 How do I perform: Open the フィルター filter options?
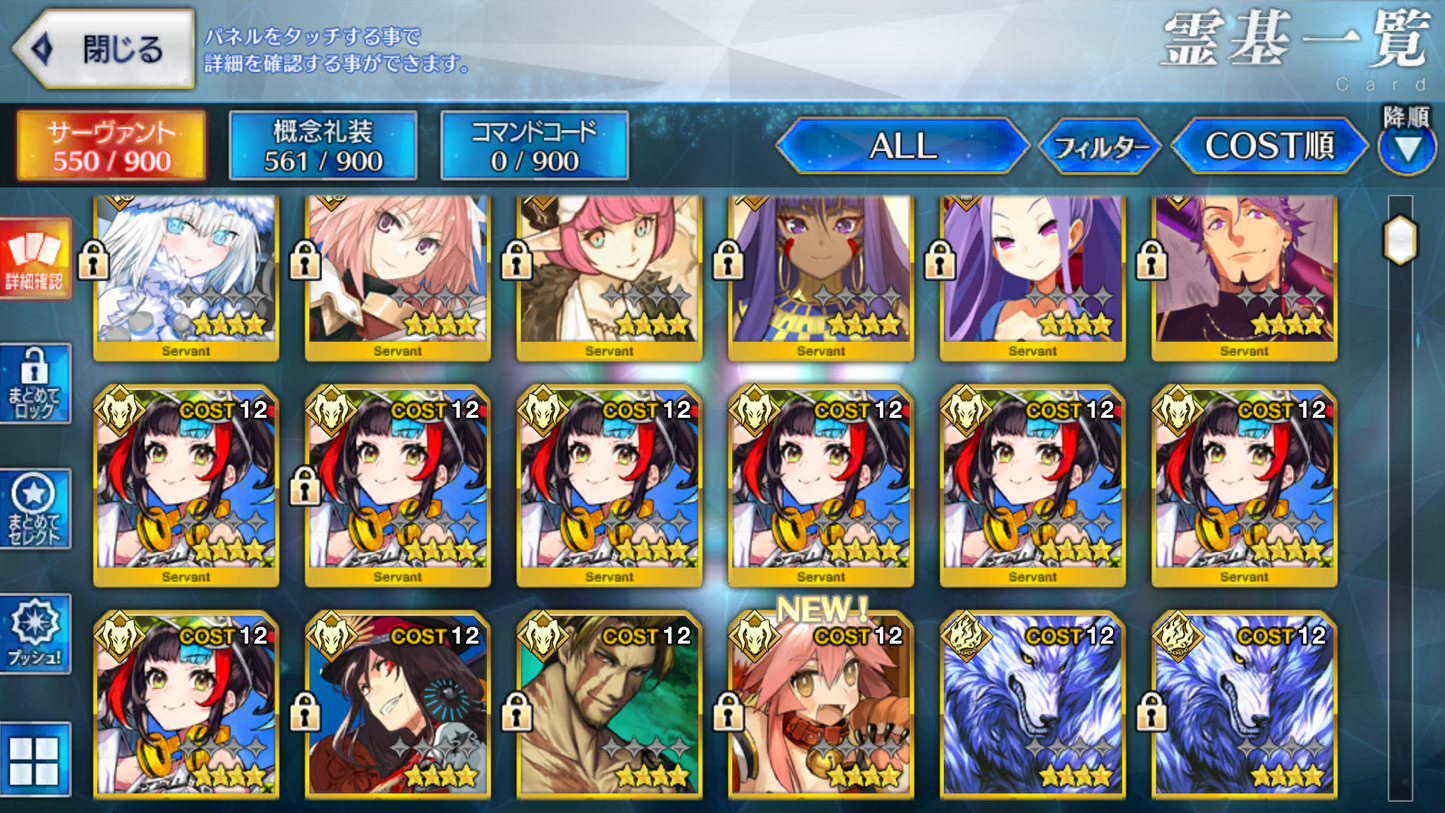(x=1100, y=147)
